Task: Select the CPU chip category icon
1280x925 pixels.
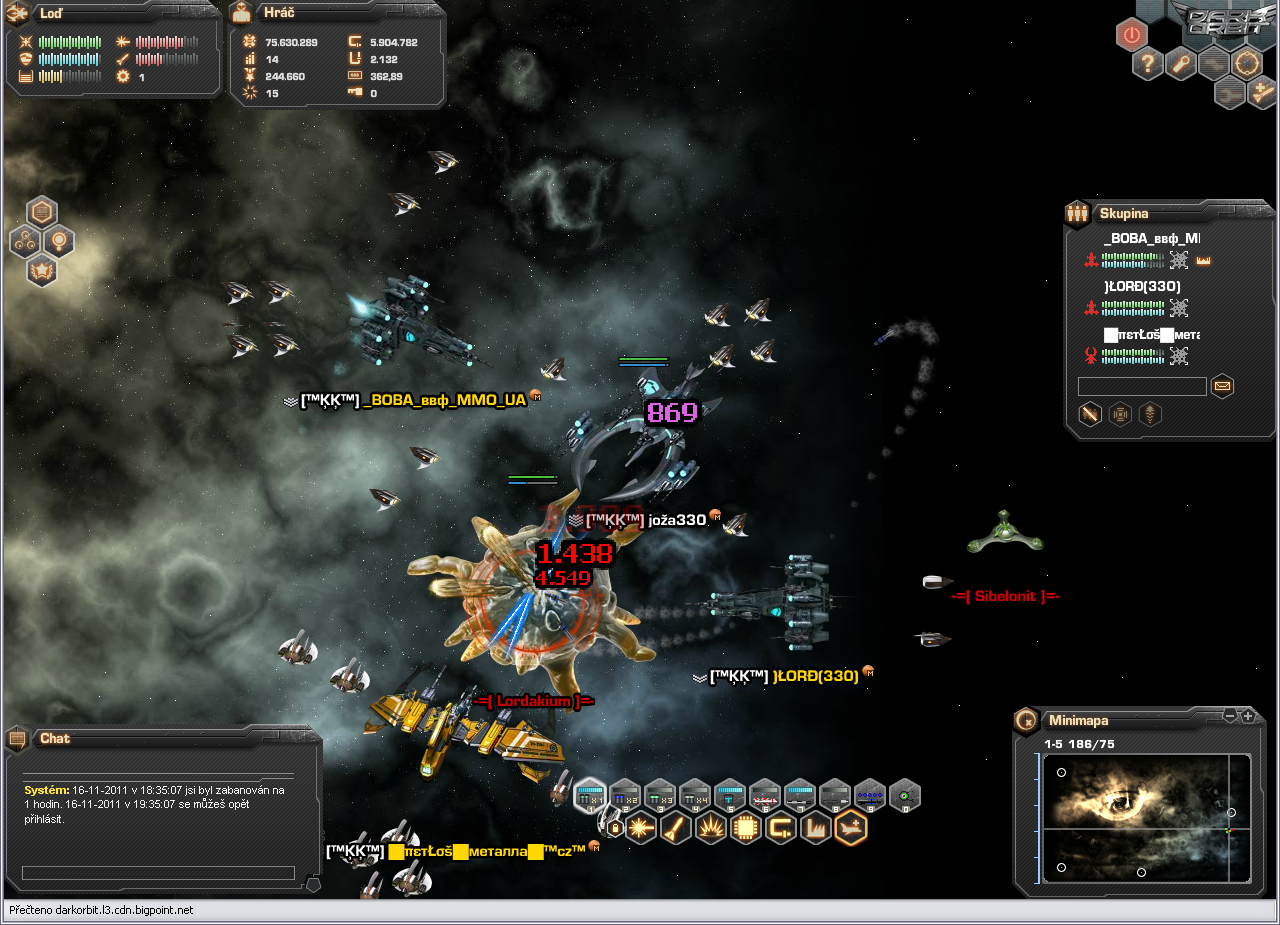Action: point(746,828)
